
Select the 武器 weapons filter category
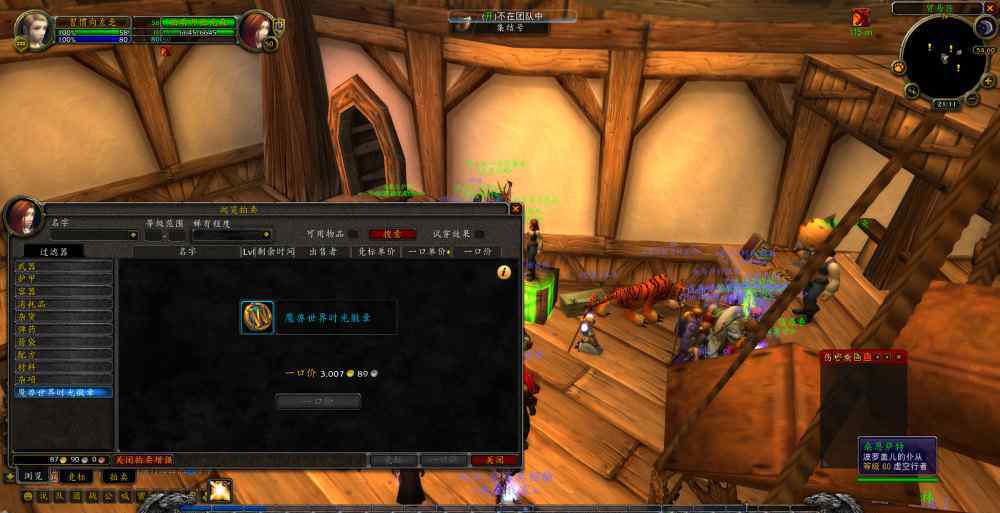tap(63, 266)
